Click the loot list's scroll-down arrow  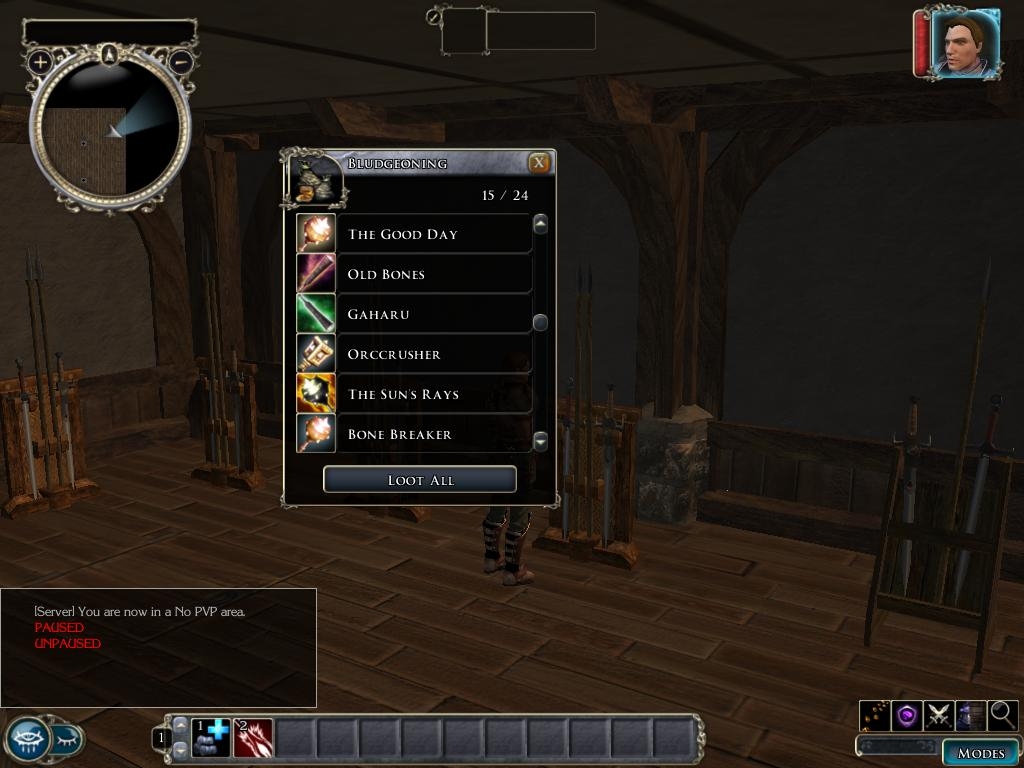(541, 440)
